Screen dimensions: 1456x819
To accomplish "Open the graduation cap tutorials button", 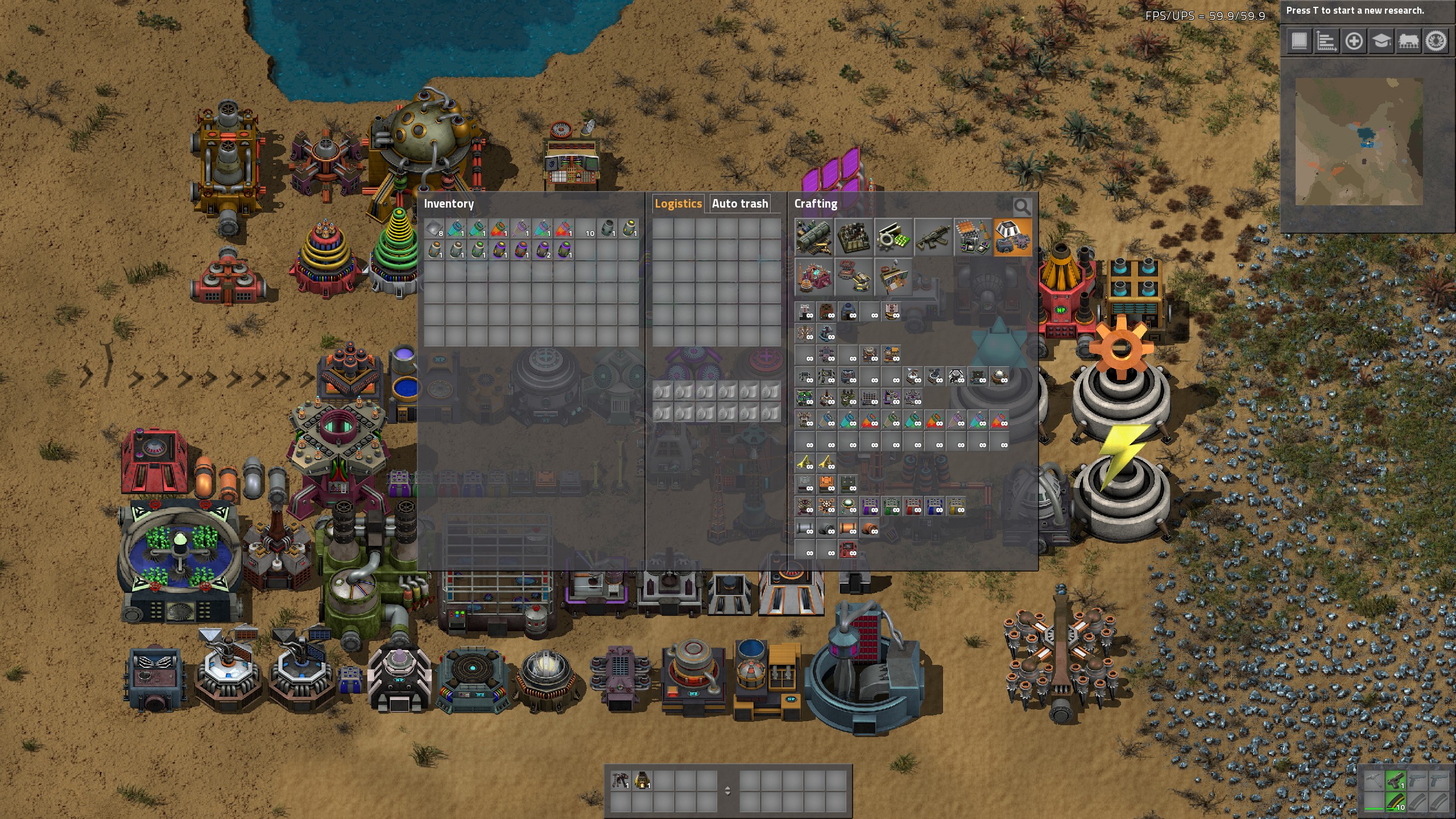I will [x=1381, y=41].
